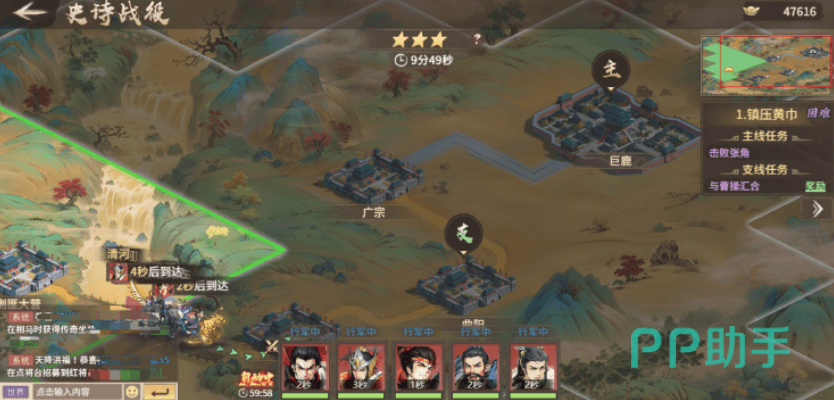This screenshot has width=834, height=400.
Task: Tap the 4秒后到达 marching army label
Action: 157,272
